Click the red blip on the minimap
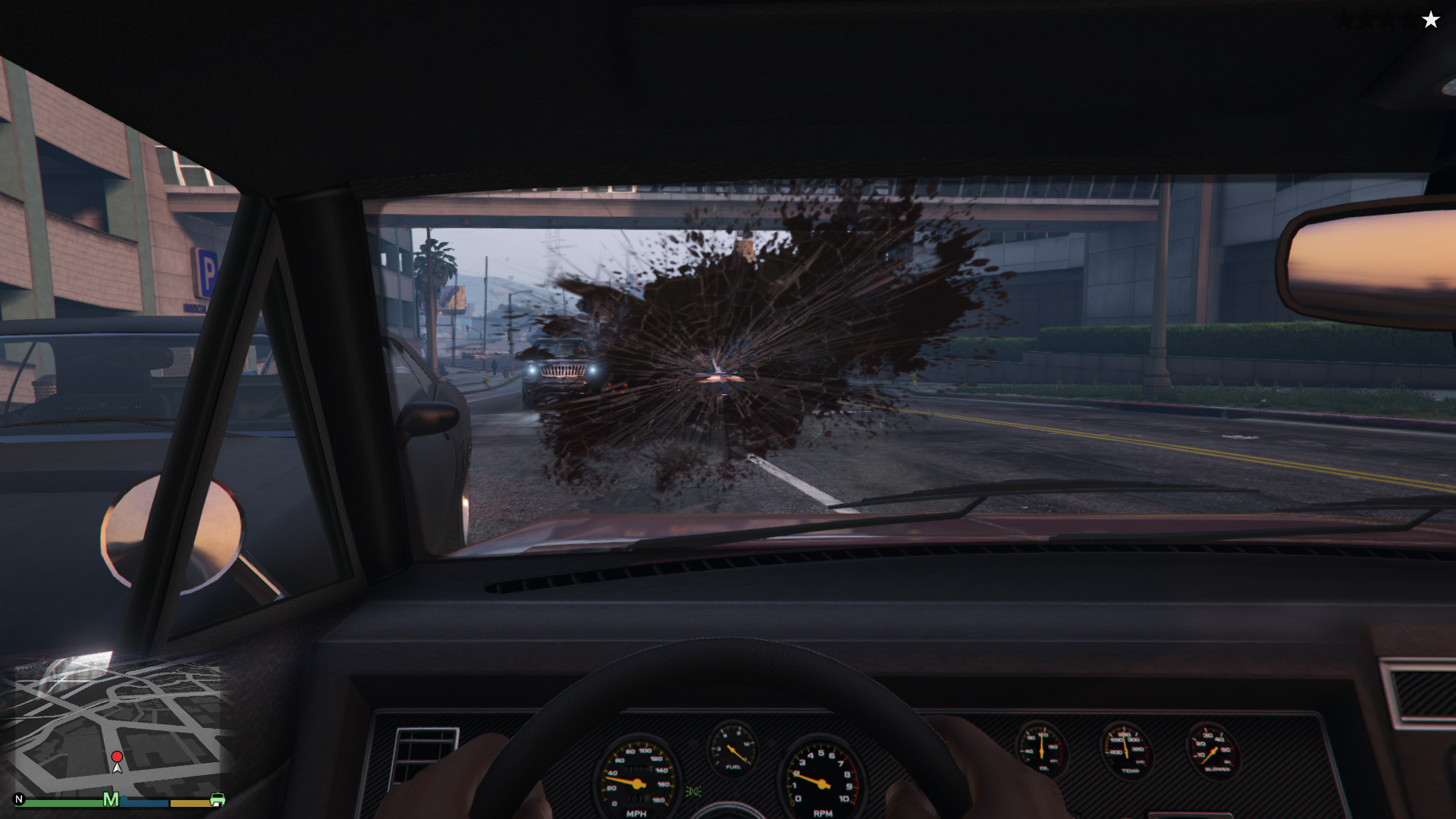The width and height of the screenshot is (1456, 819). pyautogui.click(x=117, y=757)
